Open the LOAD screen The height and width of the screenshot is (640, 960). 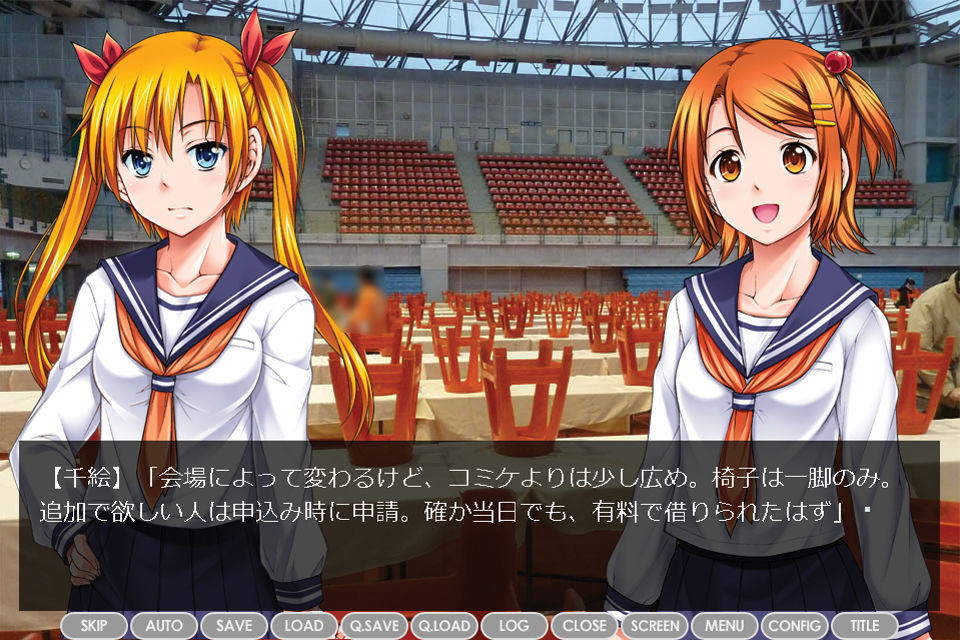(x=304, y=626)
